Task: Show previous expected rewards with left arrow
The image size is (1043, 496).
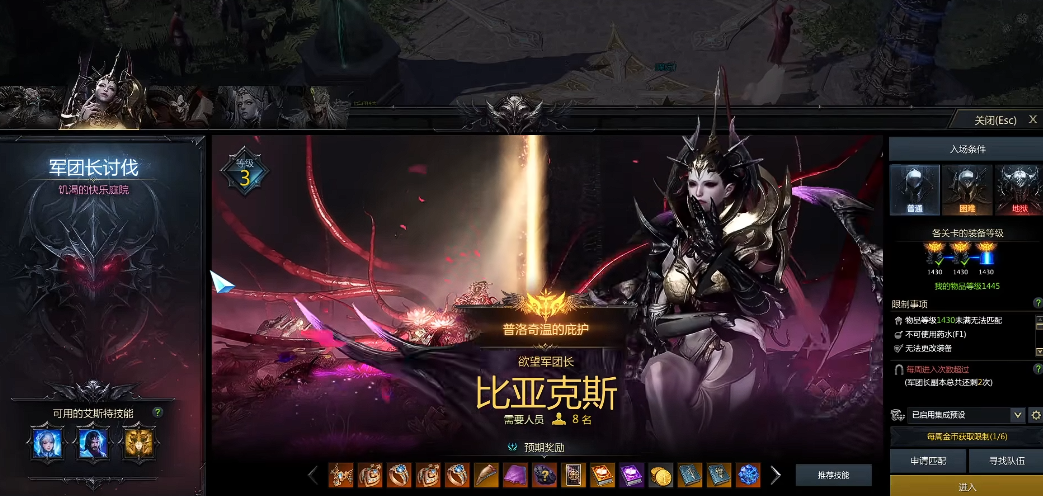Action: click(313, 474)
